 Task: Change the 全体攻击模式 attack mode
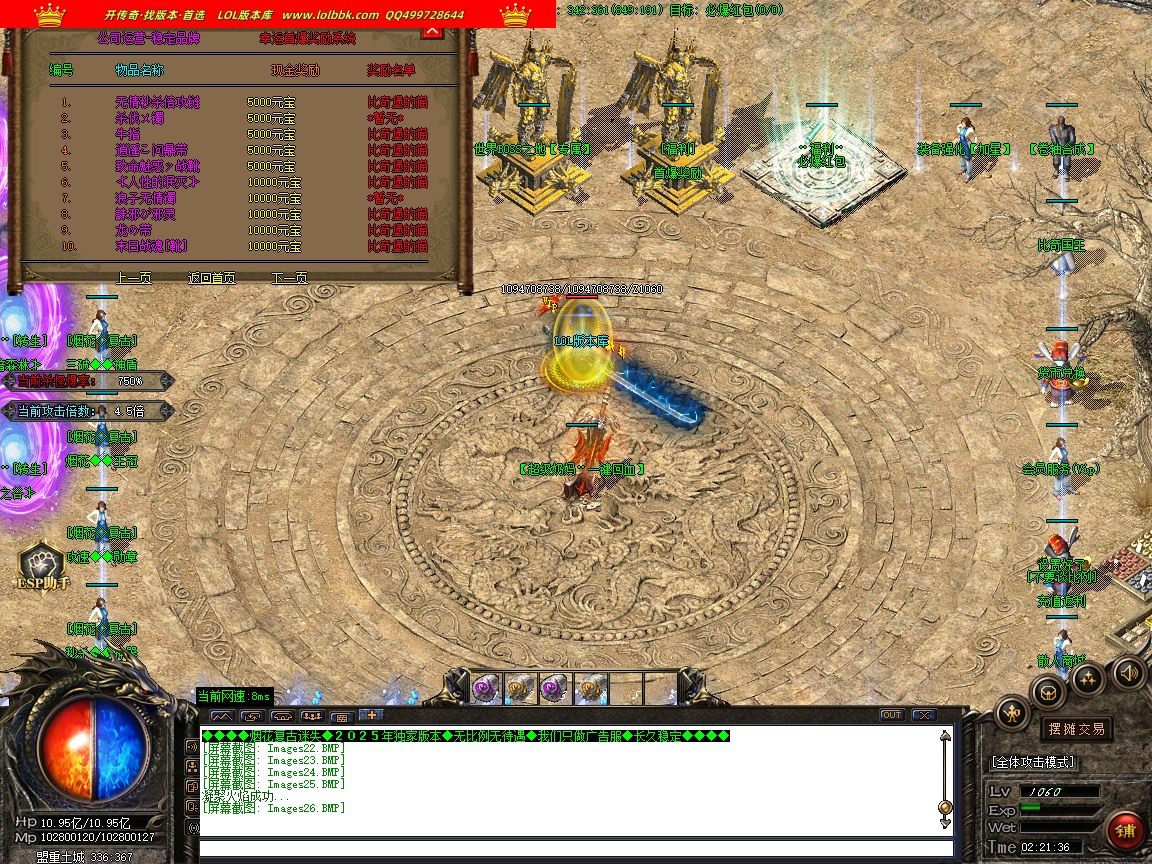[x=1032, y=762]
